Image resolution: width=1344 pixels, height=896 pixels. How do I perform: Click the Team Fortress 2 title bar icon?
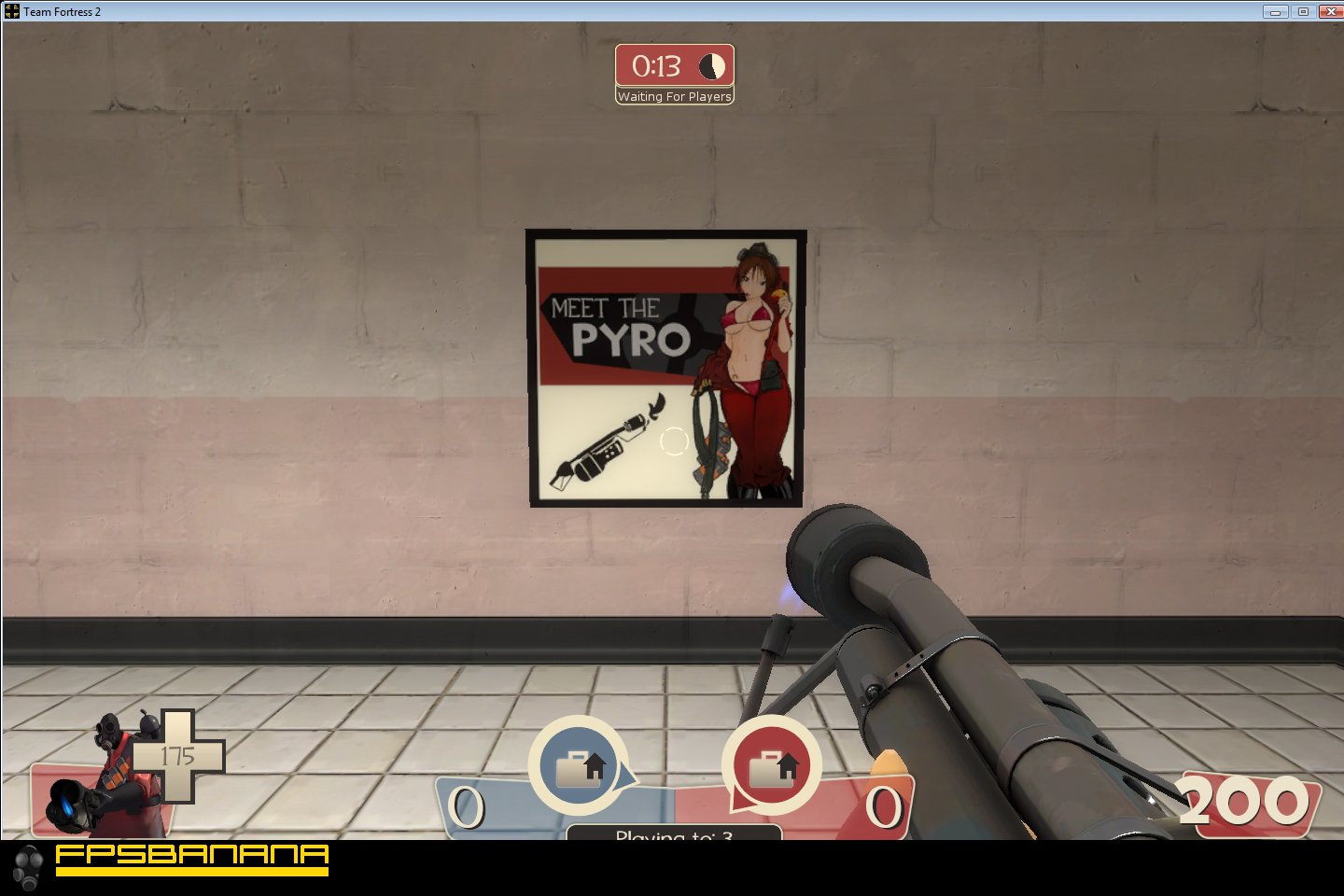point(10,11)
